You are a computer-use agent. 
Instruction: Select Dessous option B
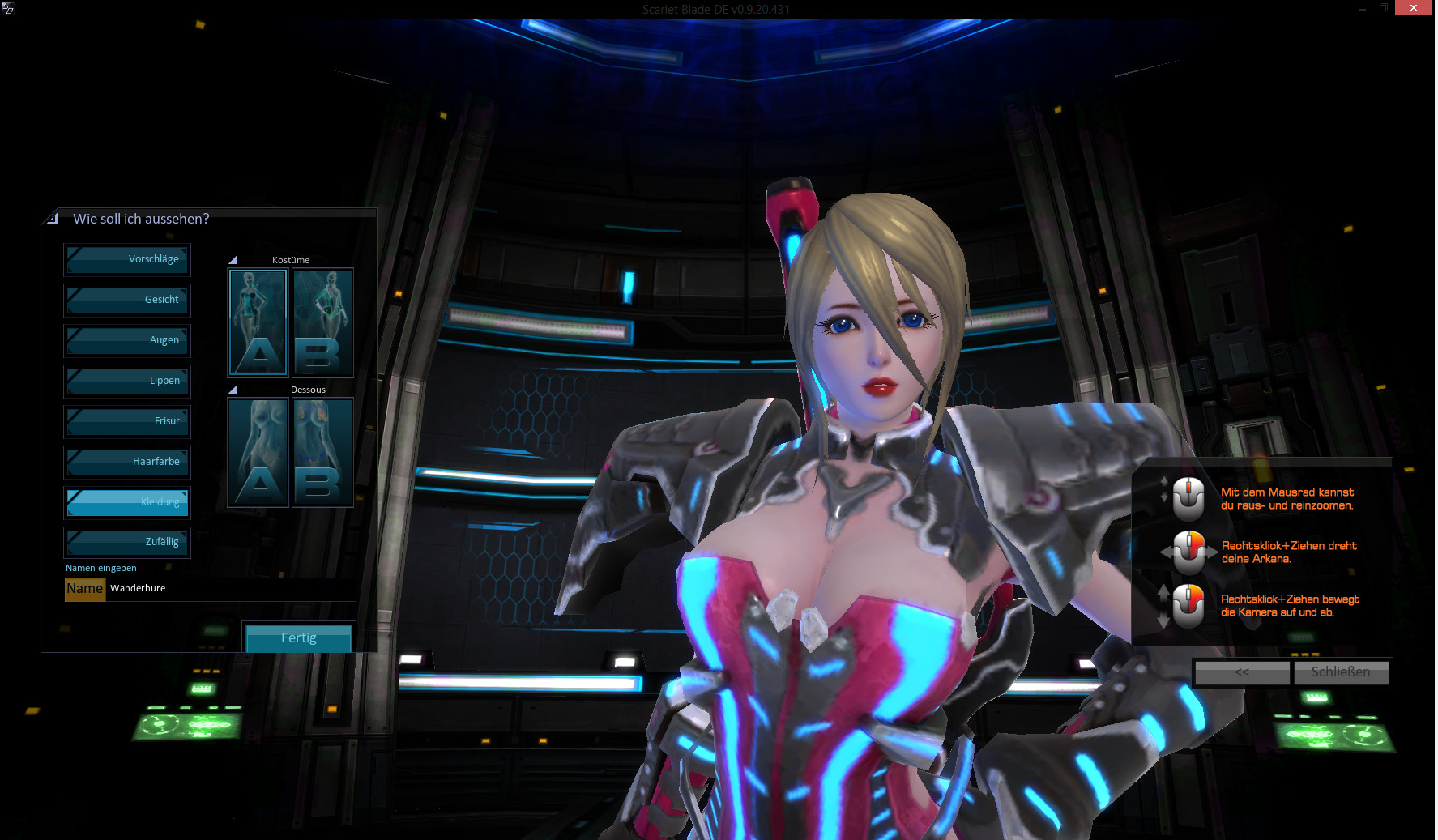tap(322, 453)
